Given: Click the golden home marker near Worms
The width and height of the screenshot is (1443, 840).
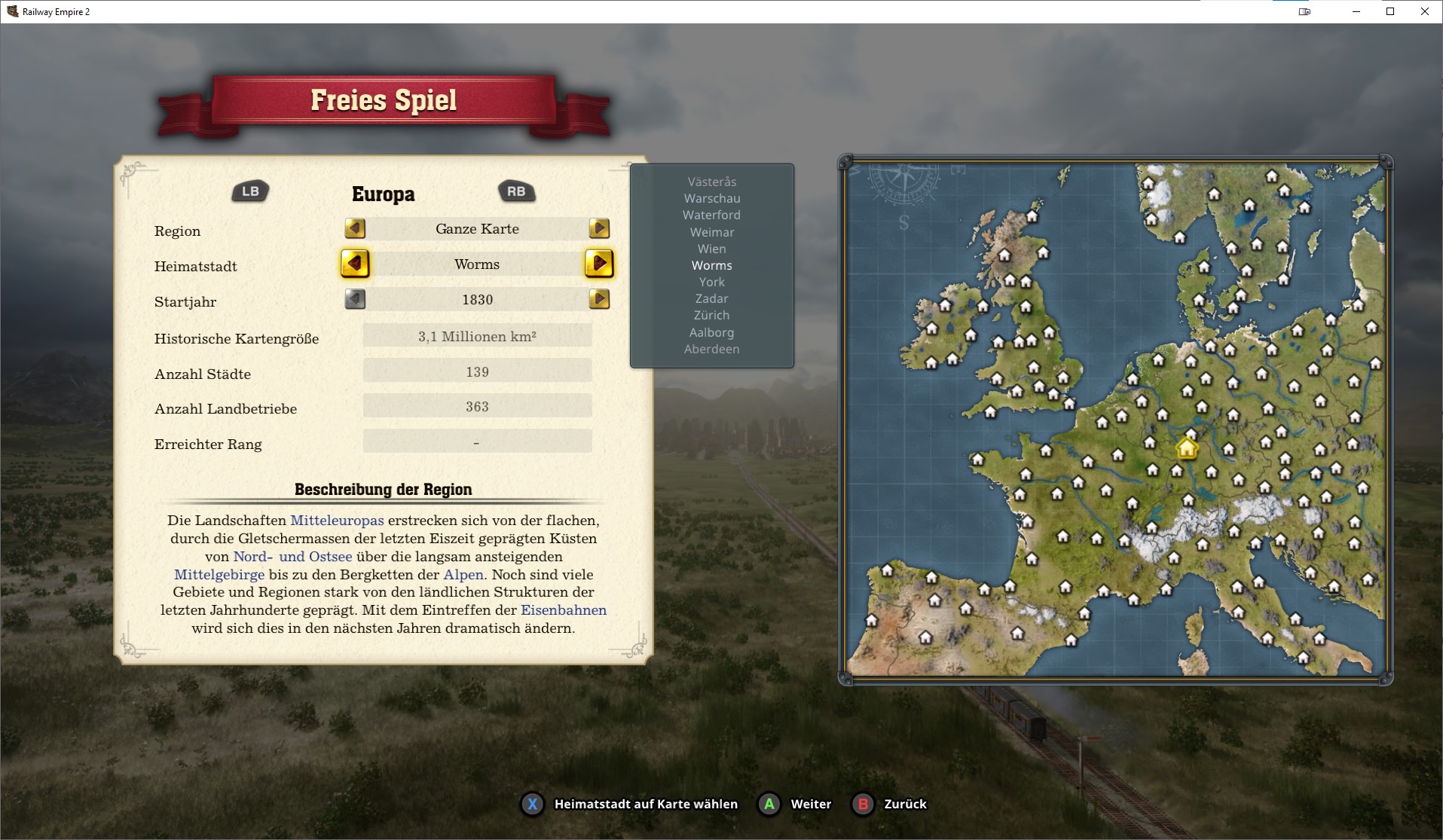Looking at the screenshot, I should point(1188,447).
